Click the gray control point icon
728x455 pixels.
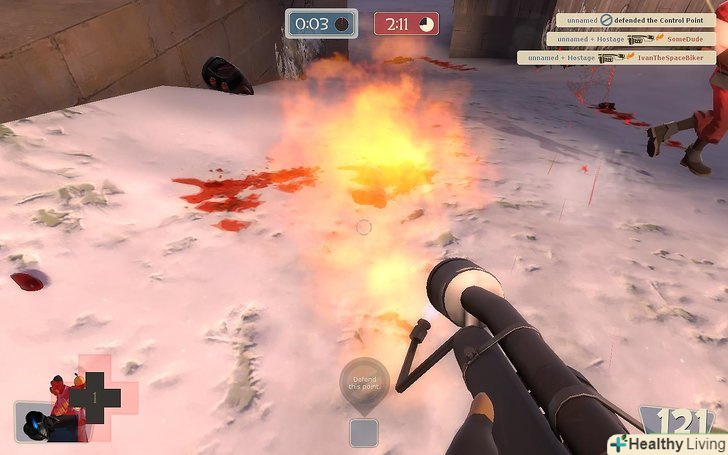[x=364, y=432]
